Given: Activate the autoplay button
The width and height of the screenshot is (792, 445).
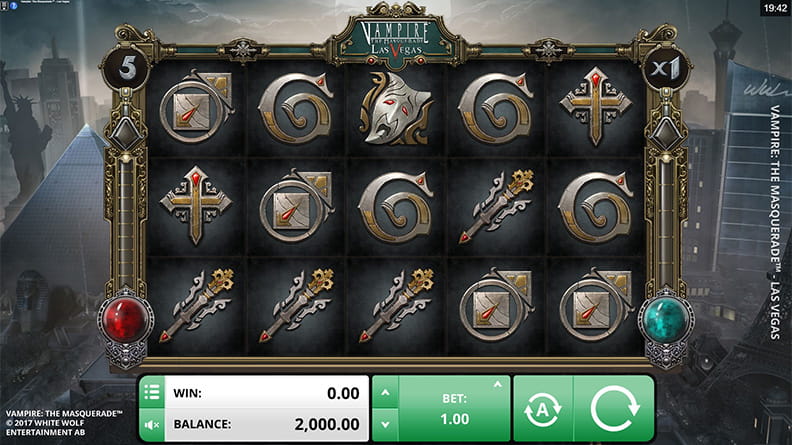Looking at the screenshot, I should point(541,409).
